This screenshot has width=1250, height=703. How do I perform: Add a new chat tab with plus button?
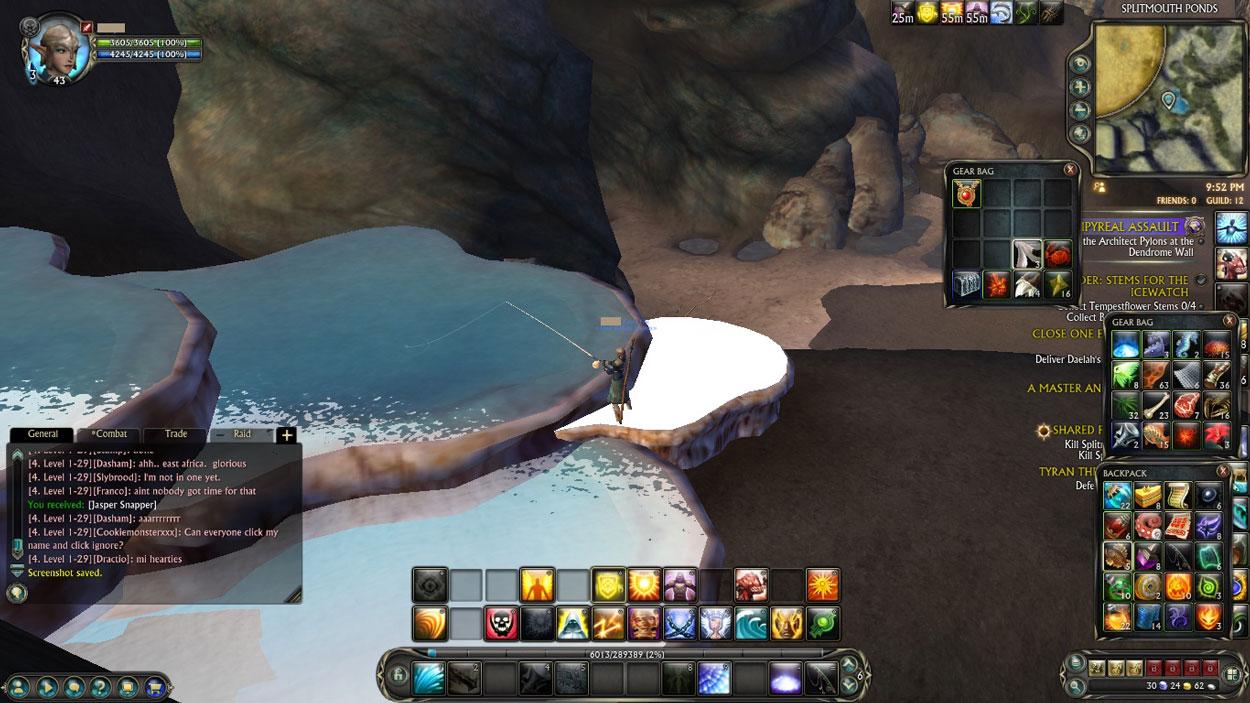coord(286,435)
